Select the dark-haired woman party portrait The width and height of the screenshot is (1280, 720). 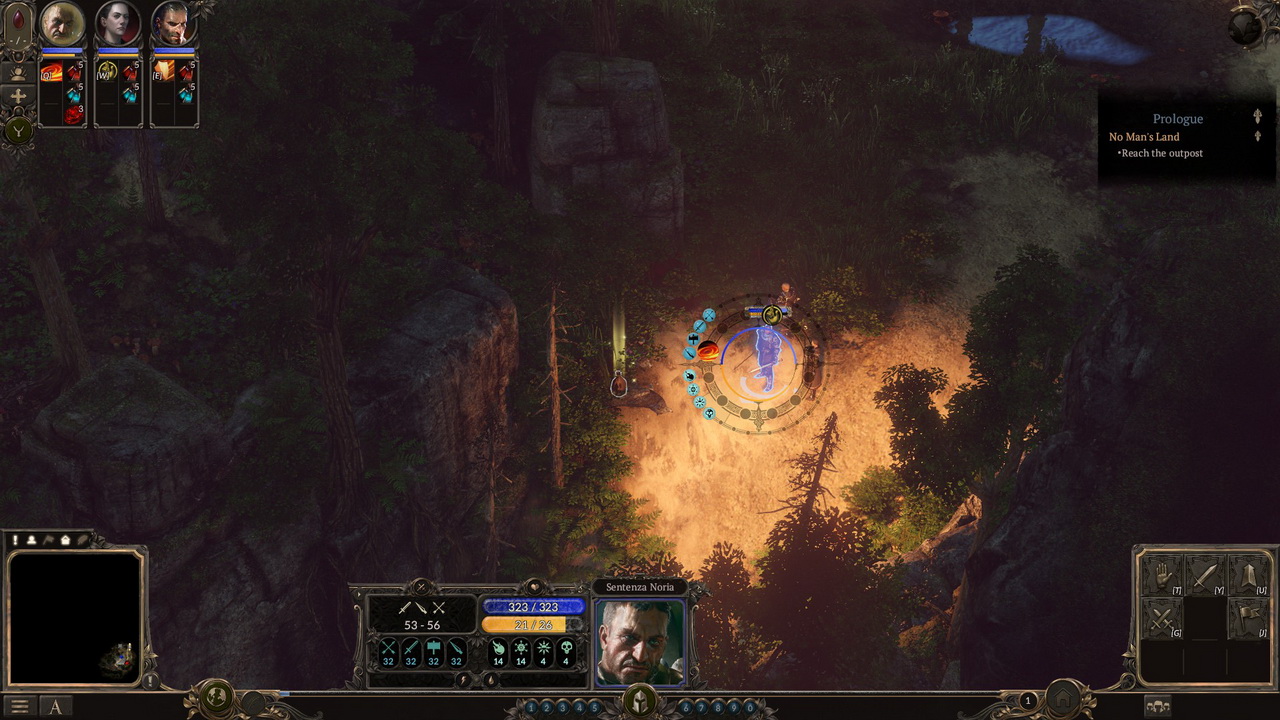(x=118, y=24)
